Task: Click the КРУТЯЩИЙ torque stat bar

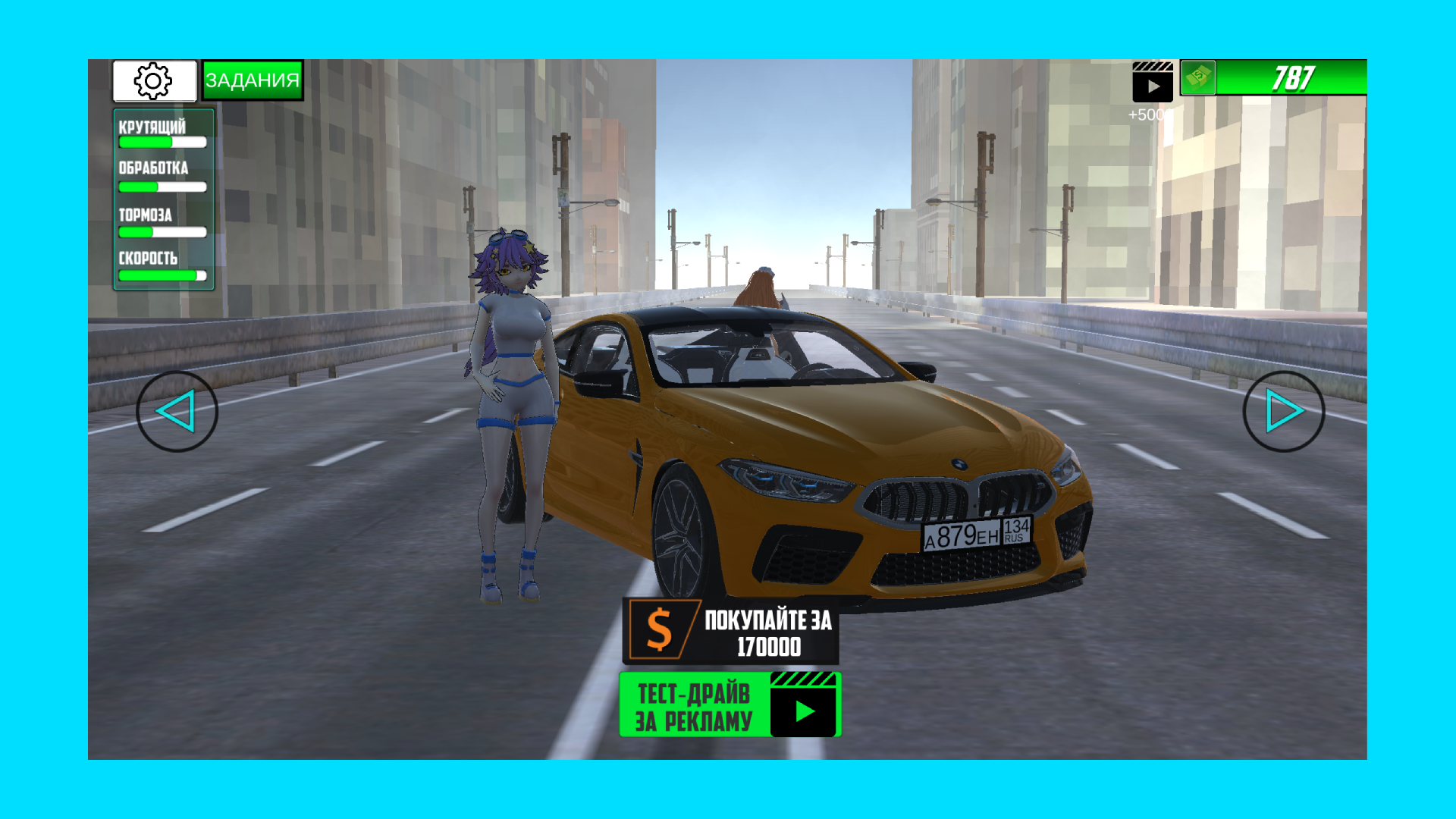Action: [162, 141]
